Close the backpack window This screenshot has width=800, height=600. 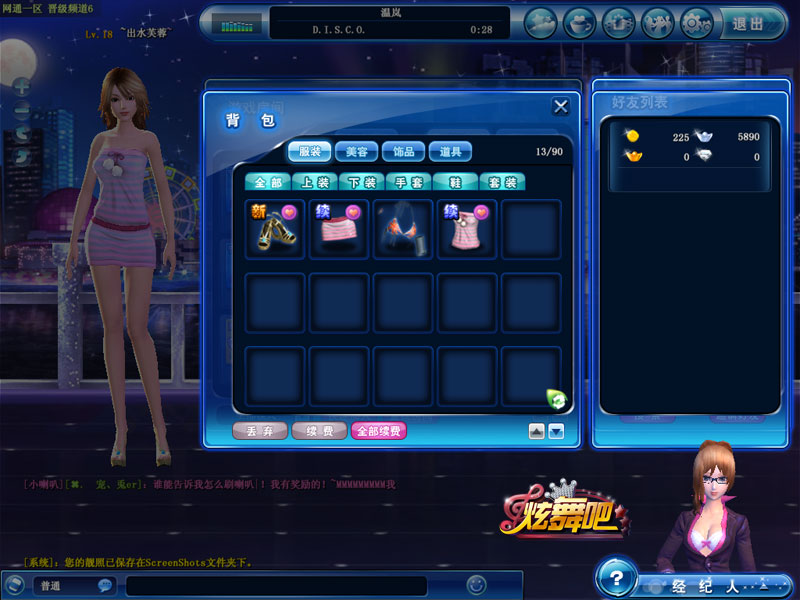pyautogui.click(x=561, y=107)
